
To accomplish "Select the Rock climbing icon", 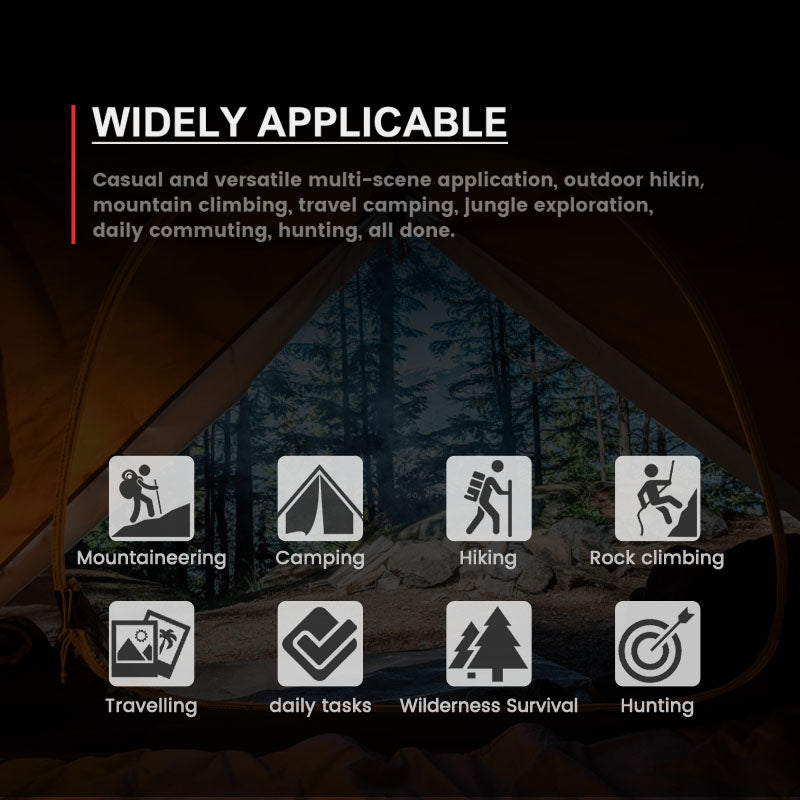I will [x=657, y=498].
